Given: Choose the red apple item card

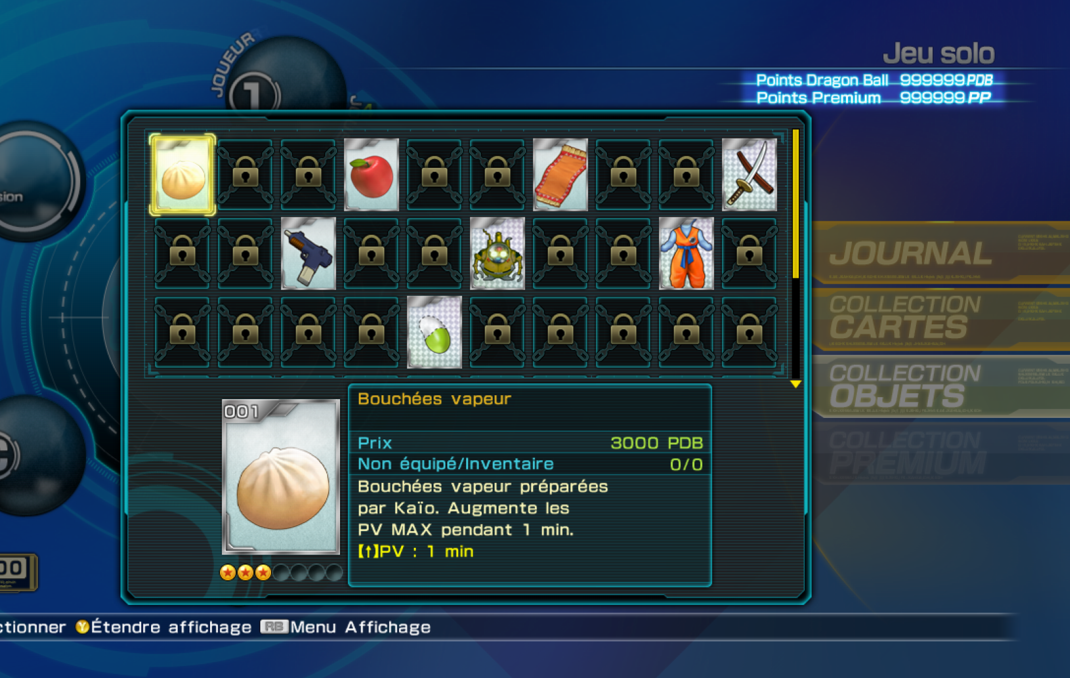Looking at the screenshot, I should click(371, 175).
